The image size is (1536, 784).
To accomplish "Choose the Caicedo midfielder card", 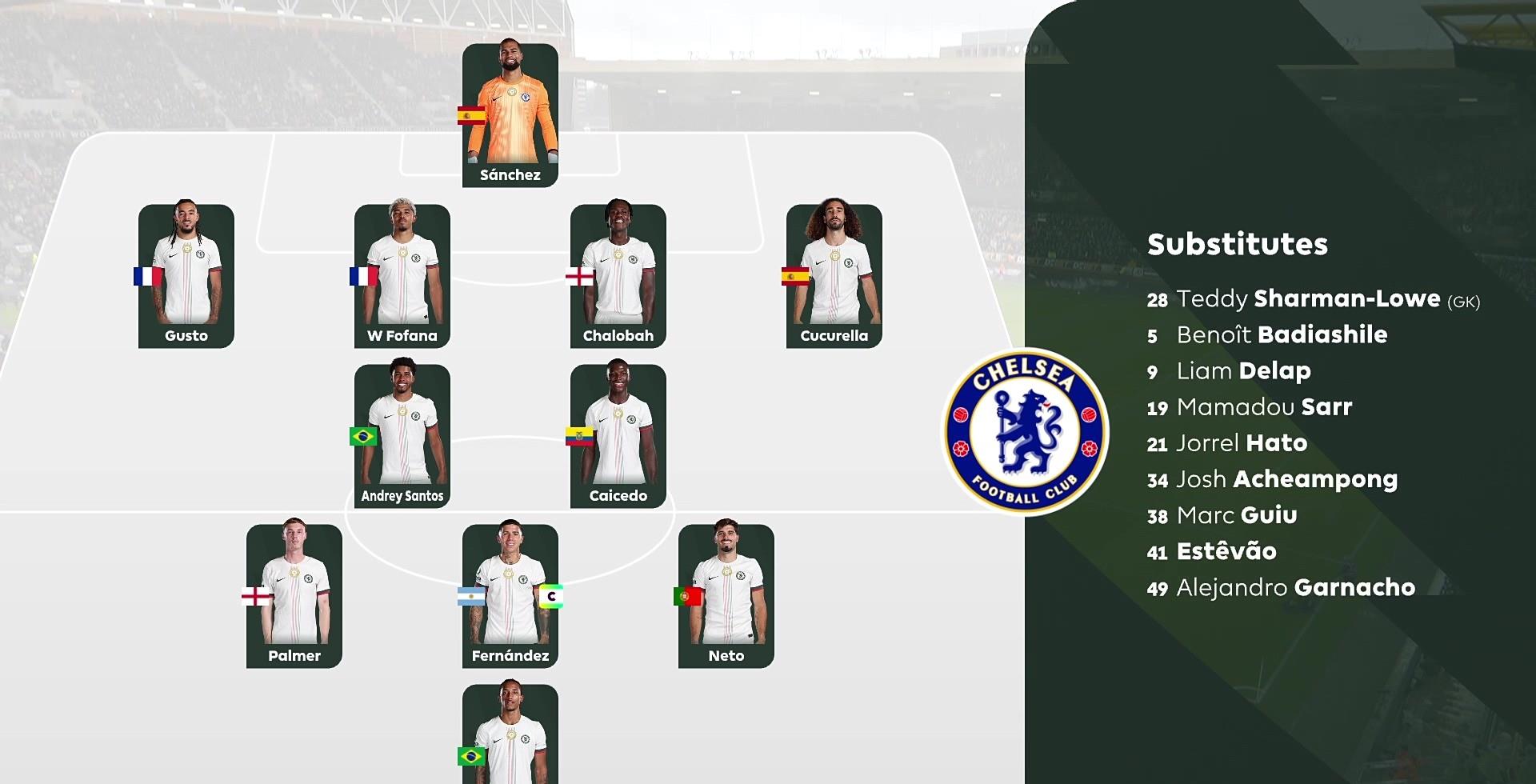I will [618, 435].
